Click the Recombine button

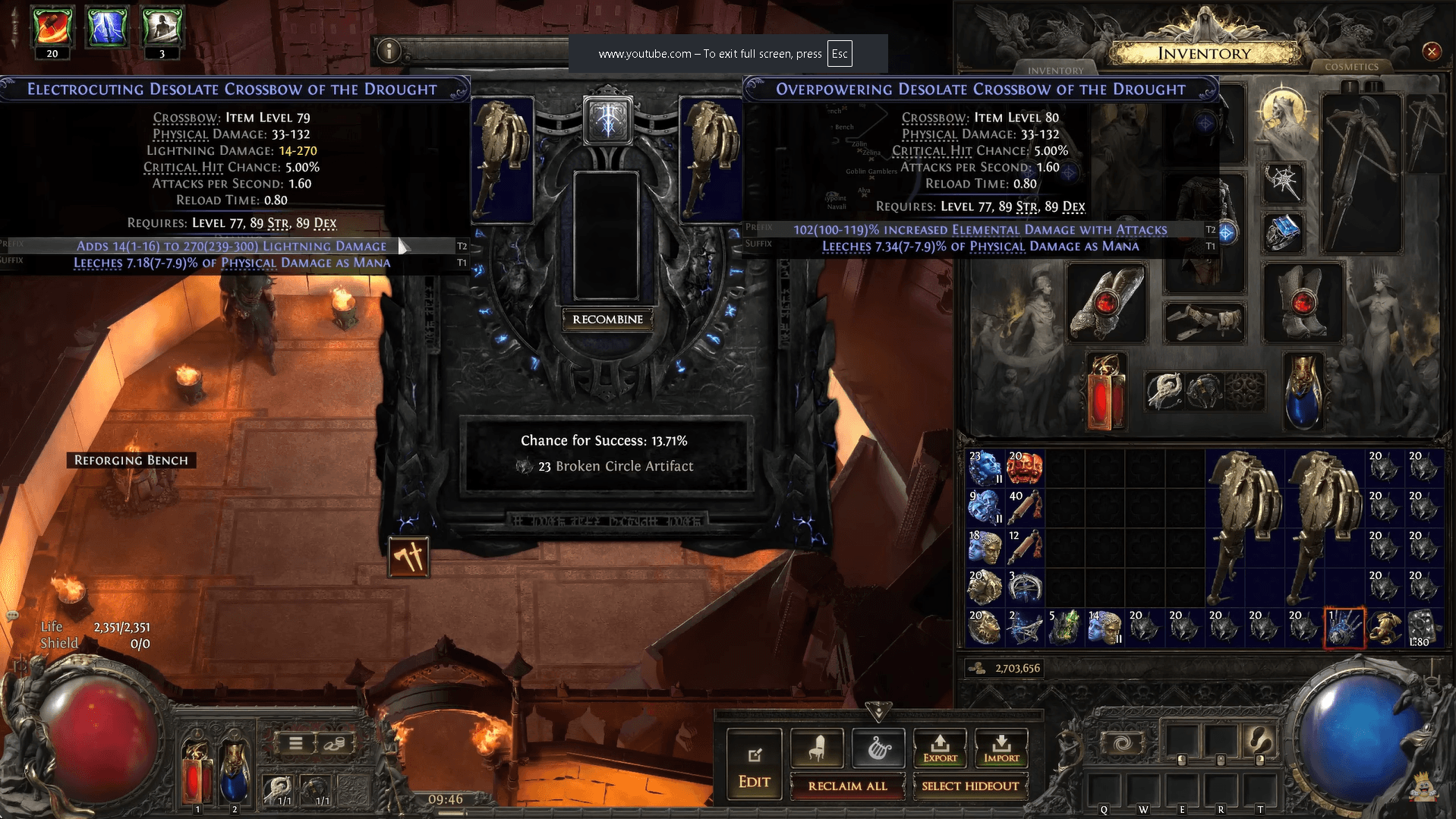click(607, 320)
